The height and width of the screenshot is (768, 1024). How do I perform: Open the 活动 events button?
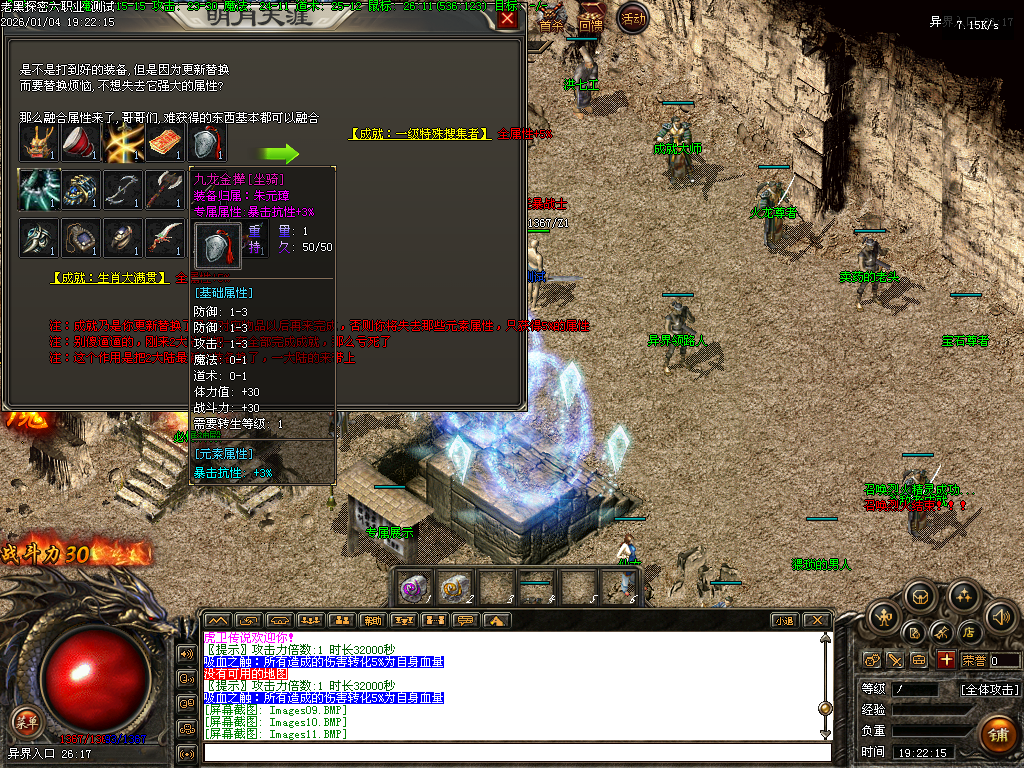point(632,17)
